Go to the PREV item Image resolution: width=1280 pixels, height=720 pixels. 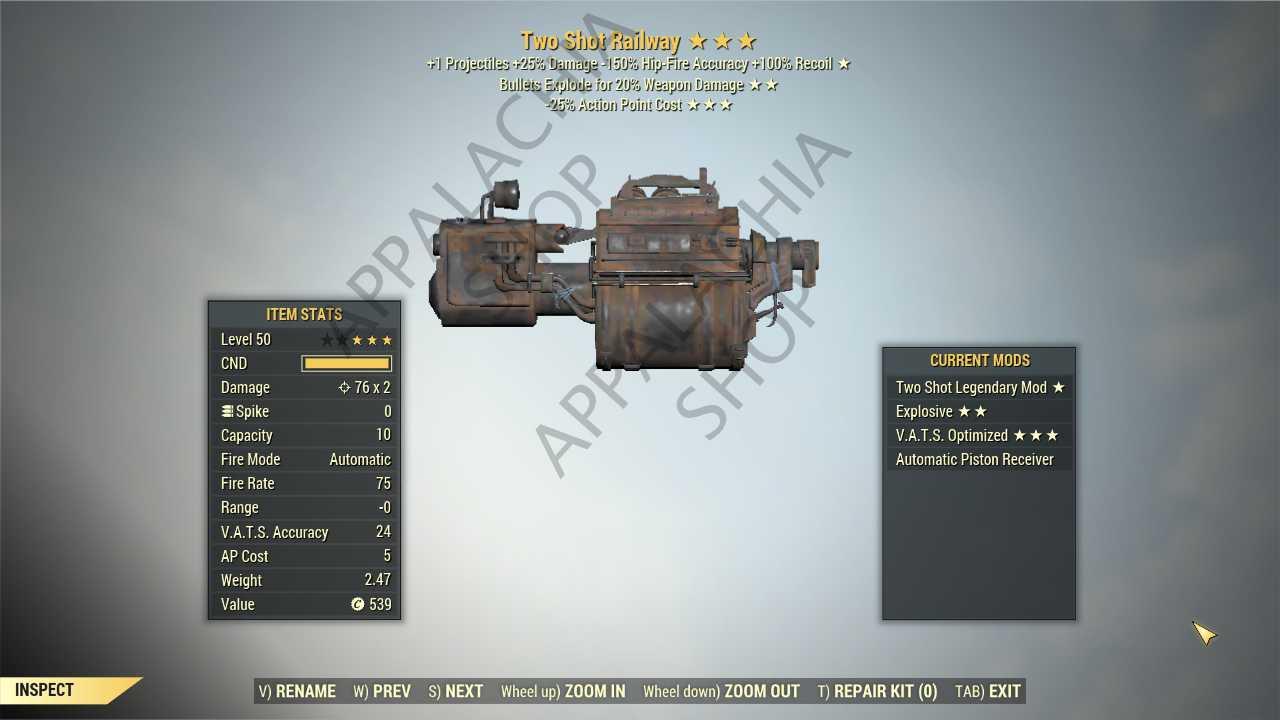tap(382, 691)
